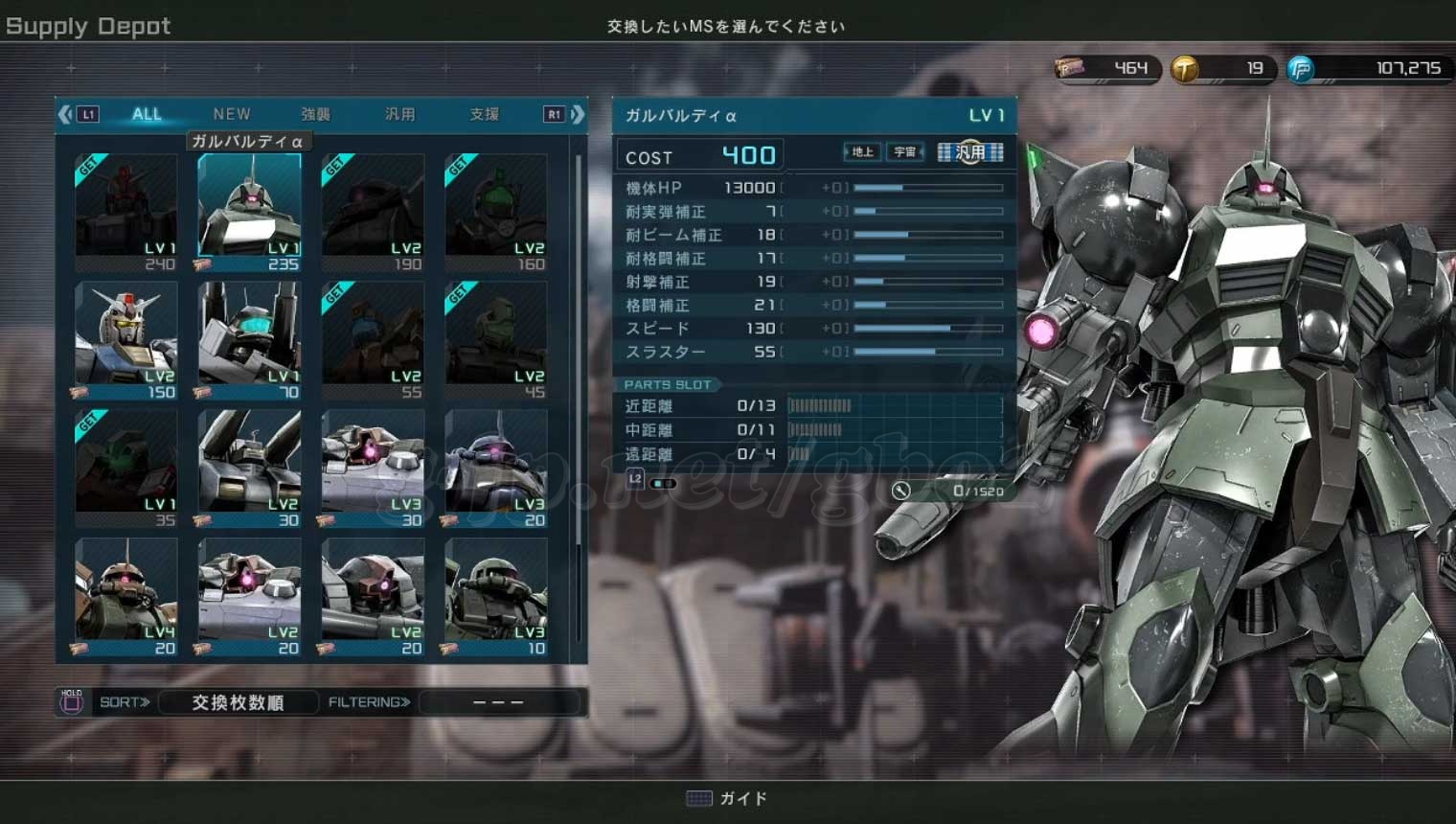Pick the mobile suit priced 55
This screenshot has width=1456, height=824.
(x=373, y=340)
